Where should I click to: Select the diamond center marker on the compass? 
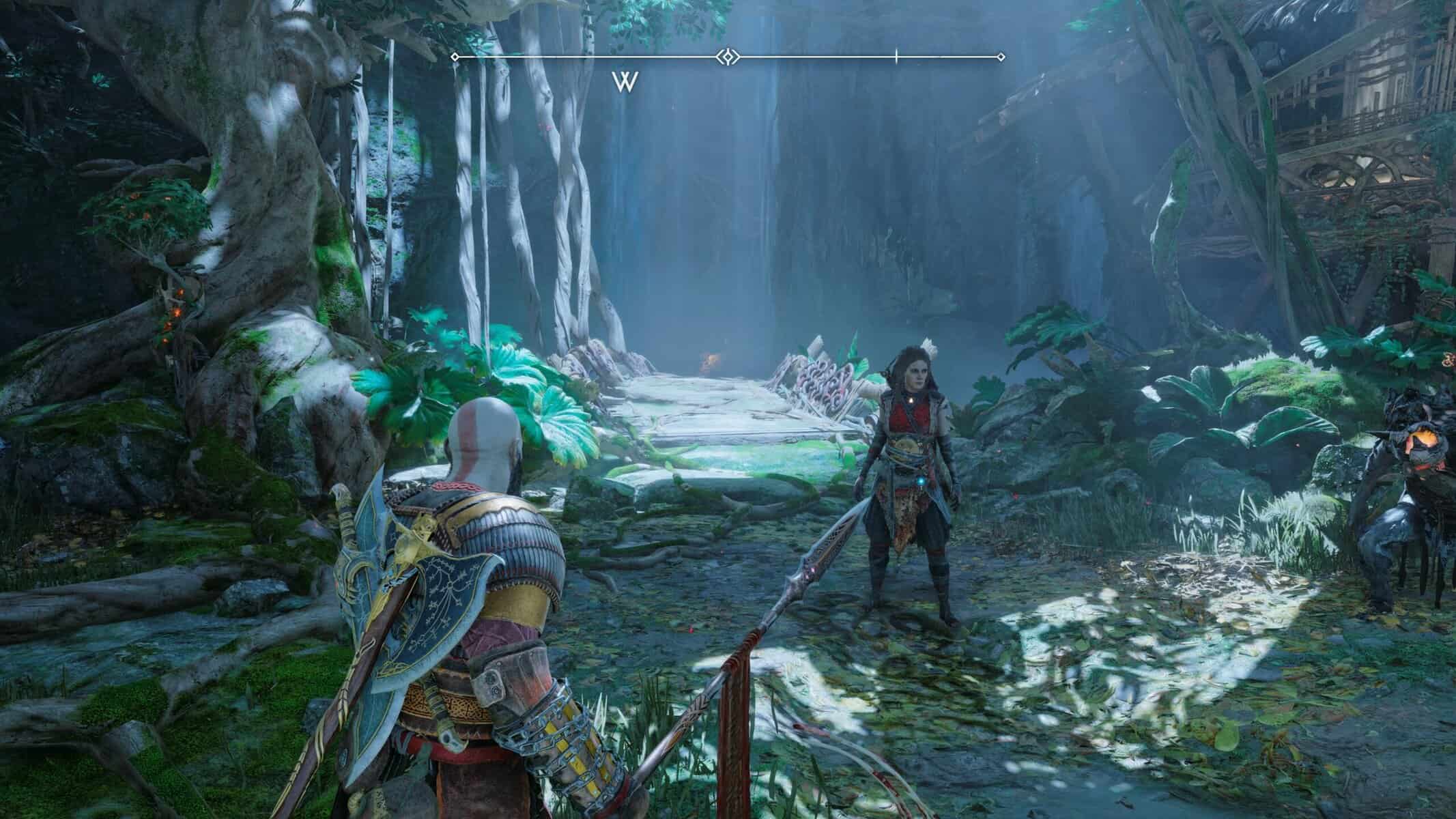click(728, 57)
